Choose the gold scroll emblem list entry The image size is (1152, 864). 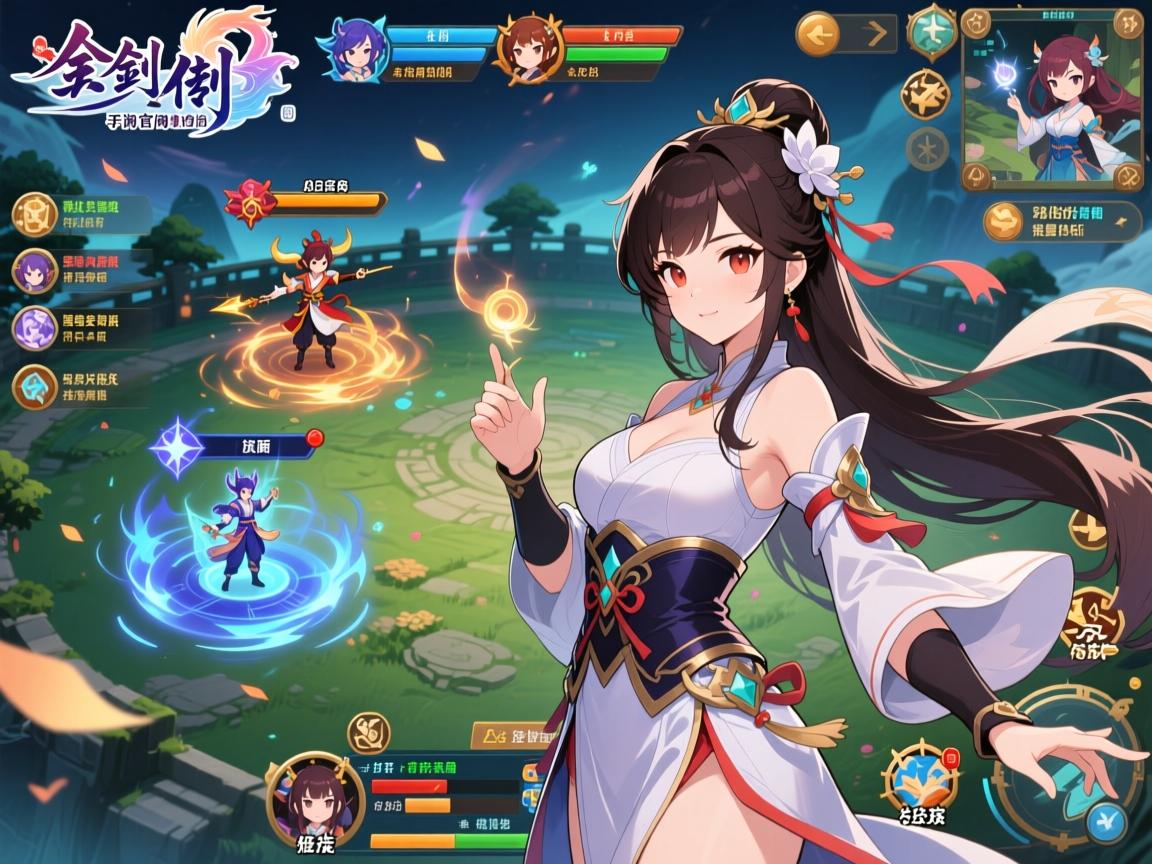coord(36,214)
